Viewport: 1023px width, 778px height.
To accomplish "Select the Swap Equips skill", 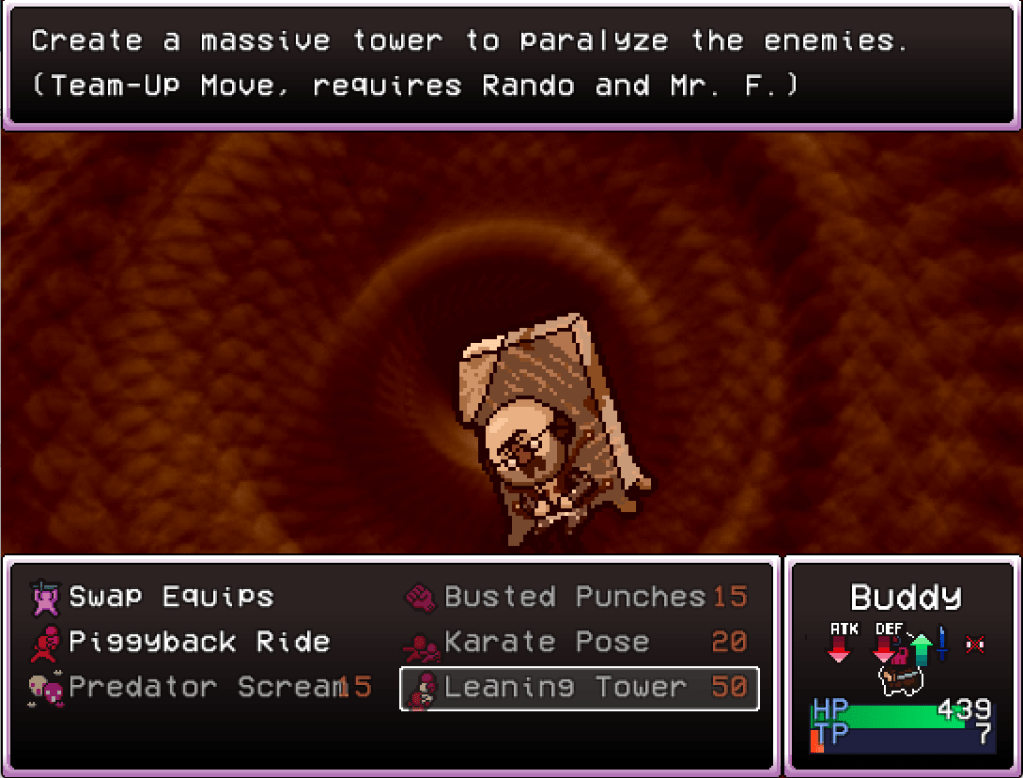I will (x=171, y=597).
